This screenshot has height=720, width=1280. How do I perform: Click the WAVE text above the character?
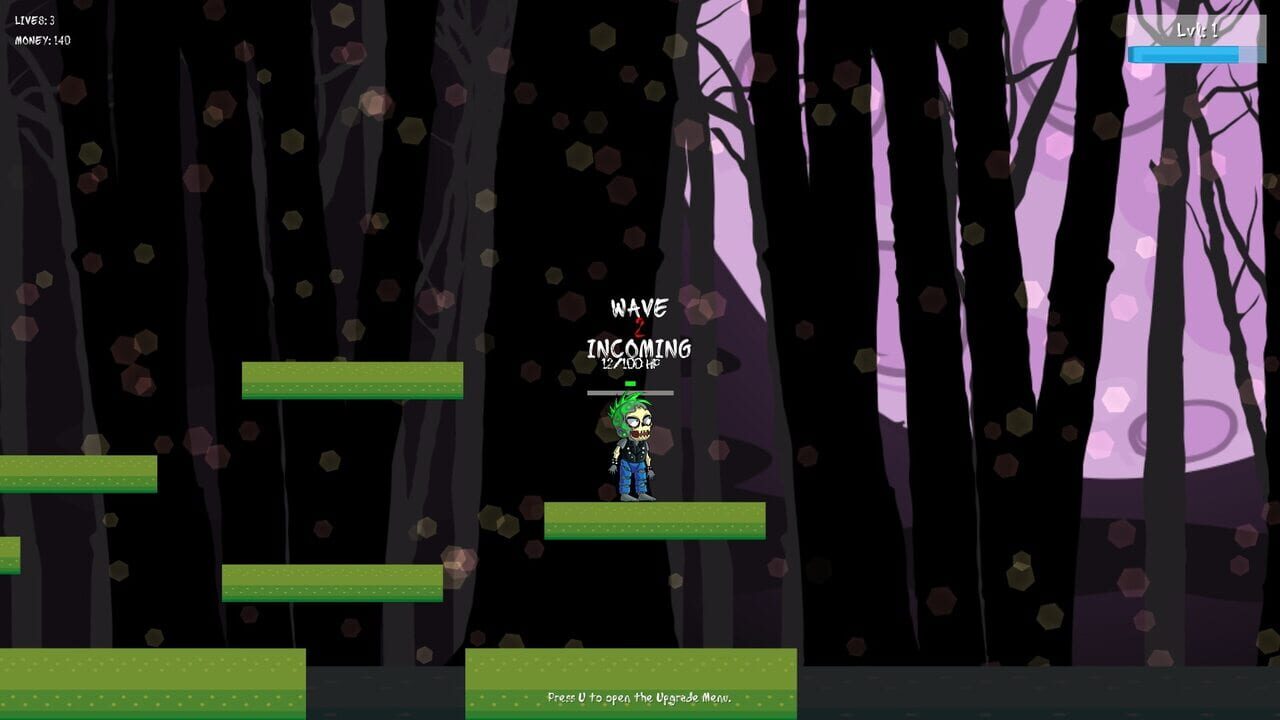click(640, 307)
